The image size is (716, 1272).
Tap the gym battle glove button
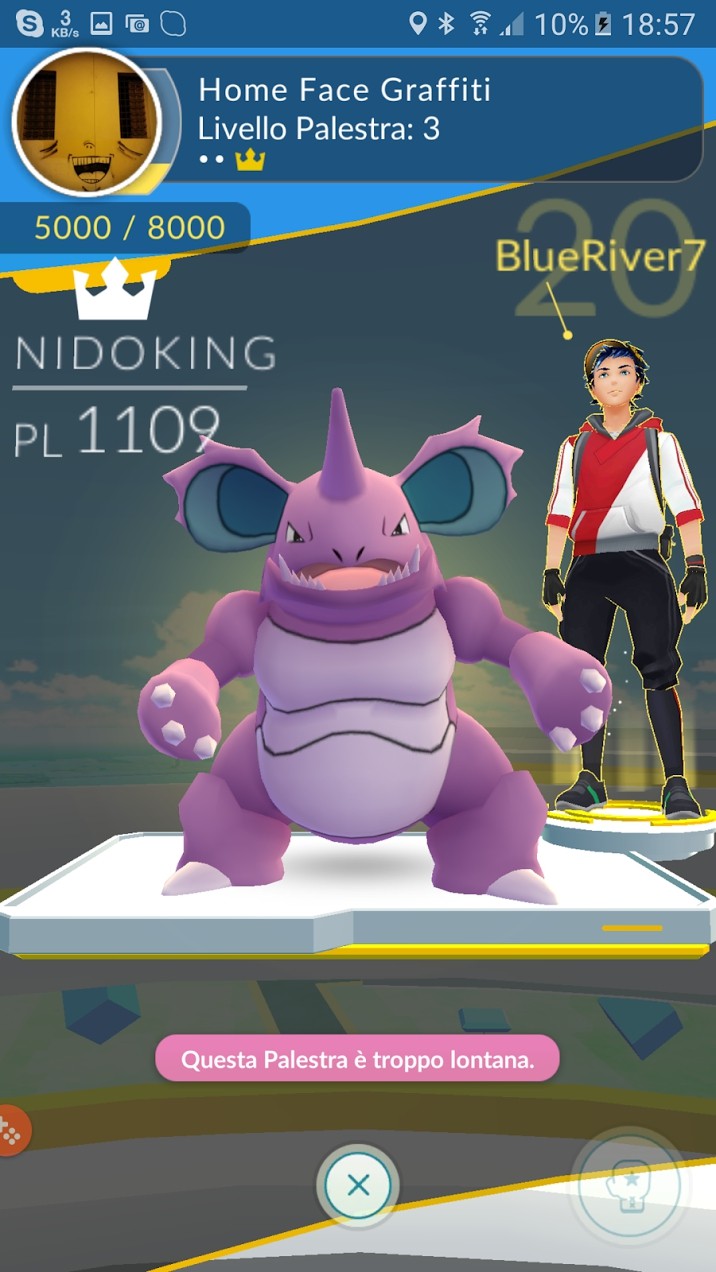click(x=629, y=1187)
